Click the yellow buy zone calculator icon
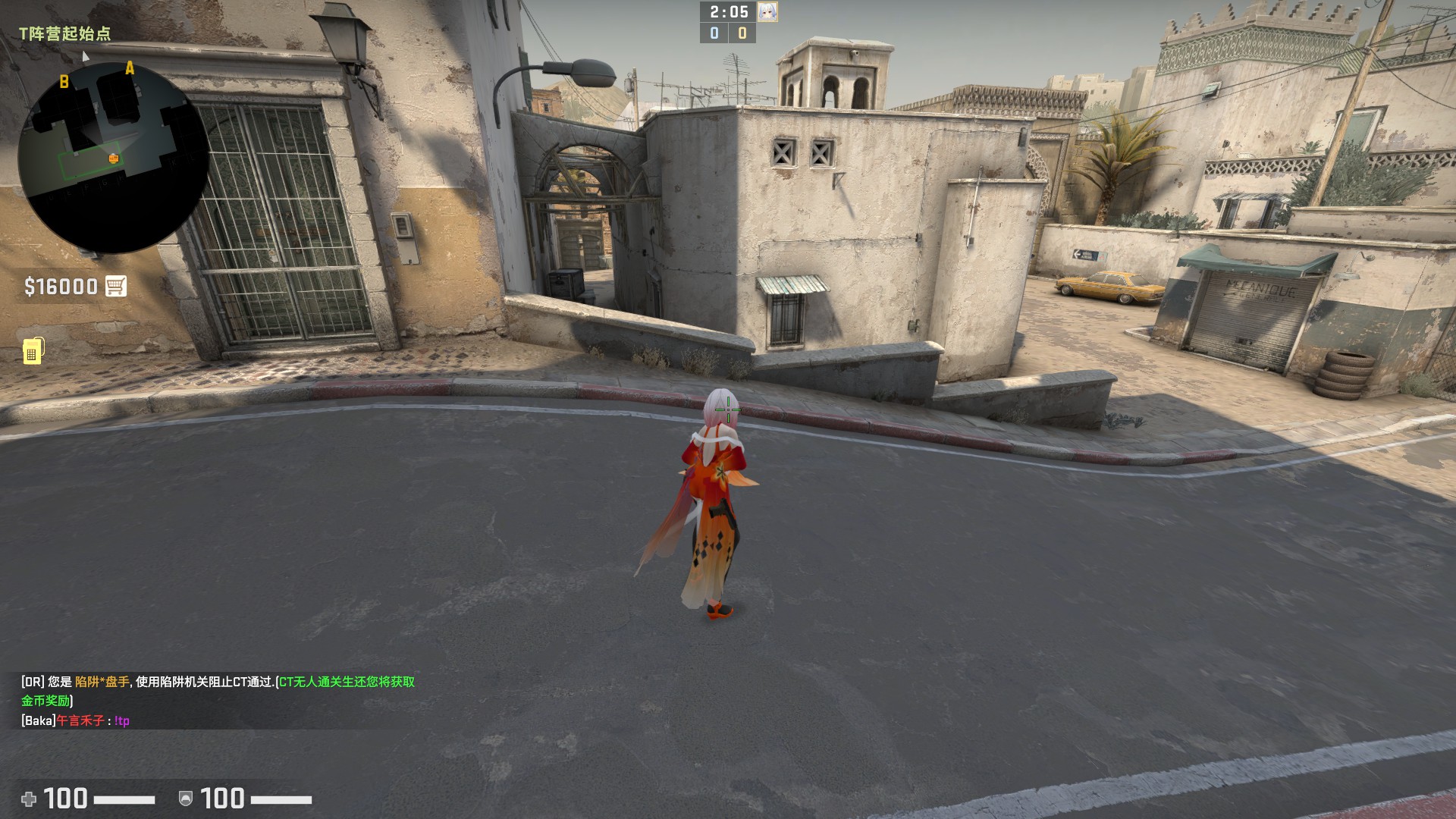Image resolution: width=1456 pixels, height=819 pixels. click(x=33, y=351)
